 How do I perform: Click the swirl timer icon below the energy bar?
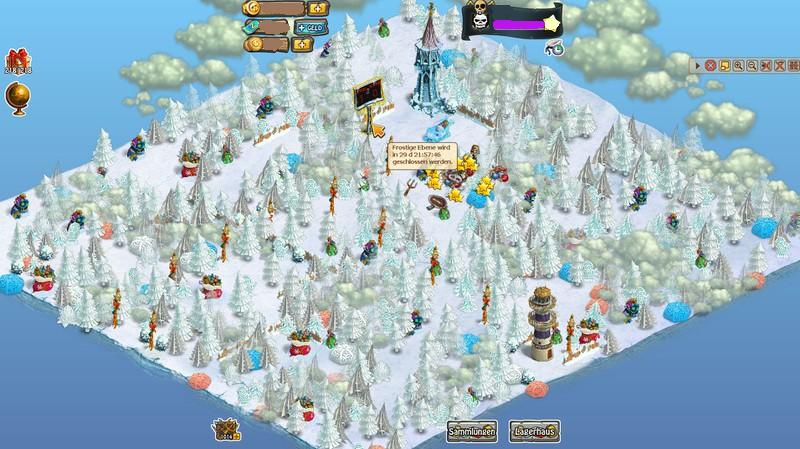[x=553, y=46]
